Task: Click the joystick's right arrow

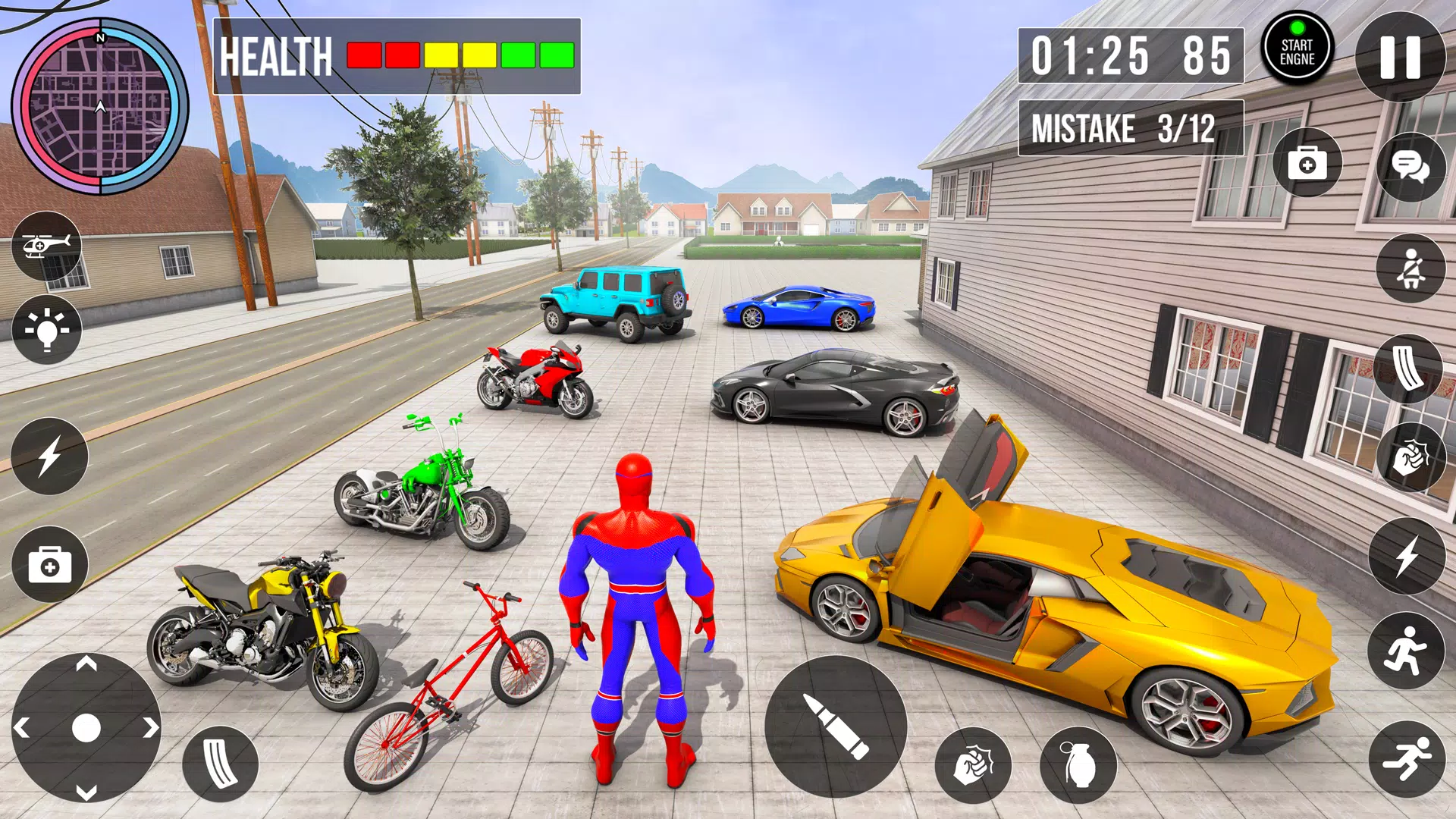Action: 151,728
